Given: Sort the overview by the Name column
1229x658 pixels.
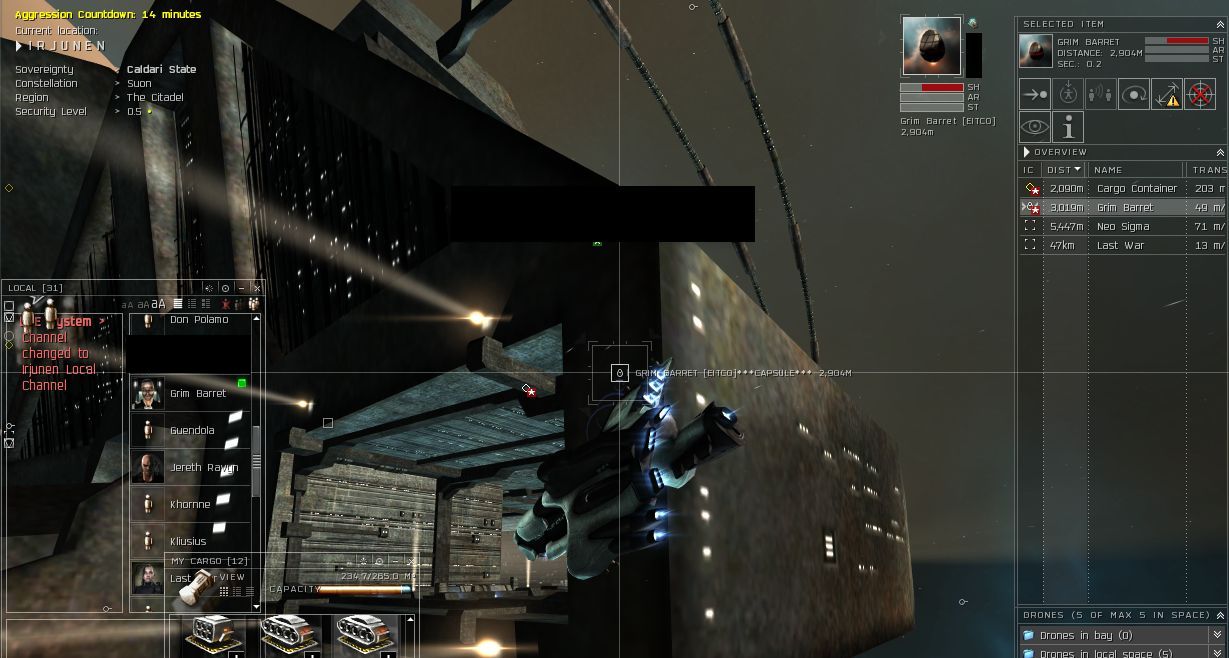Looking at the screenshot, I should pyautogui.click(x=1108, y=170).
